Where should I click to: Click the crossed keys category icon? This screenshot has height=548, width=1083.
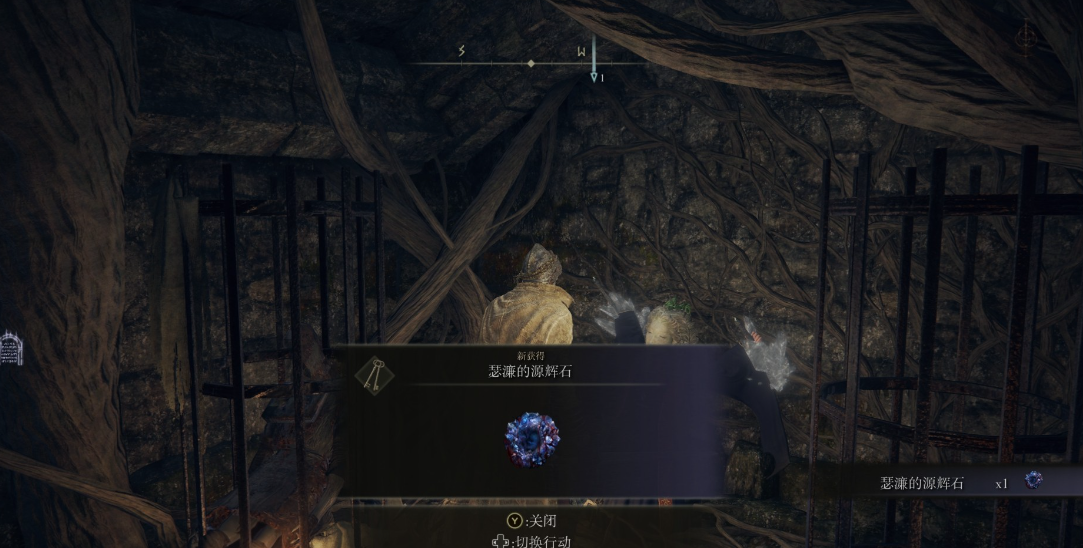(374, 375)
